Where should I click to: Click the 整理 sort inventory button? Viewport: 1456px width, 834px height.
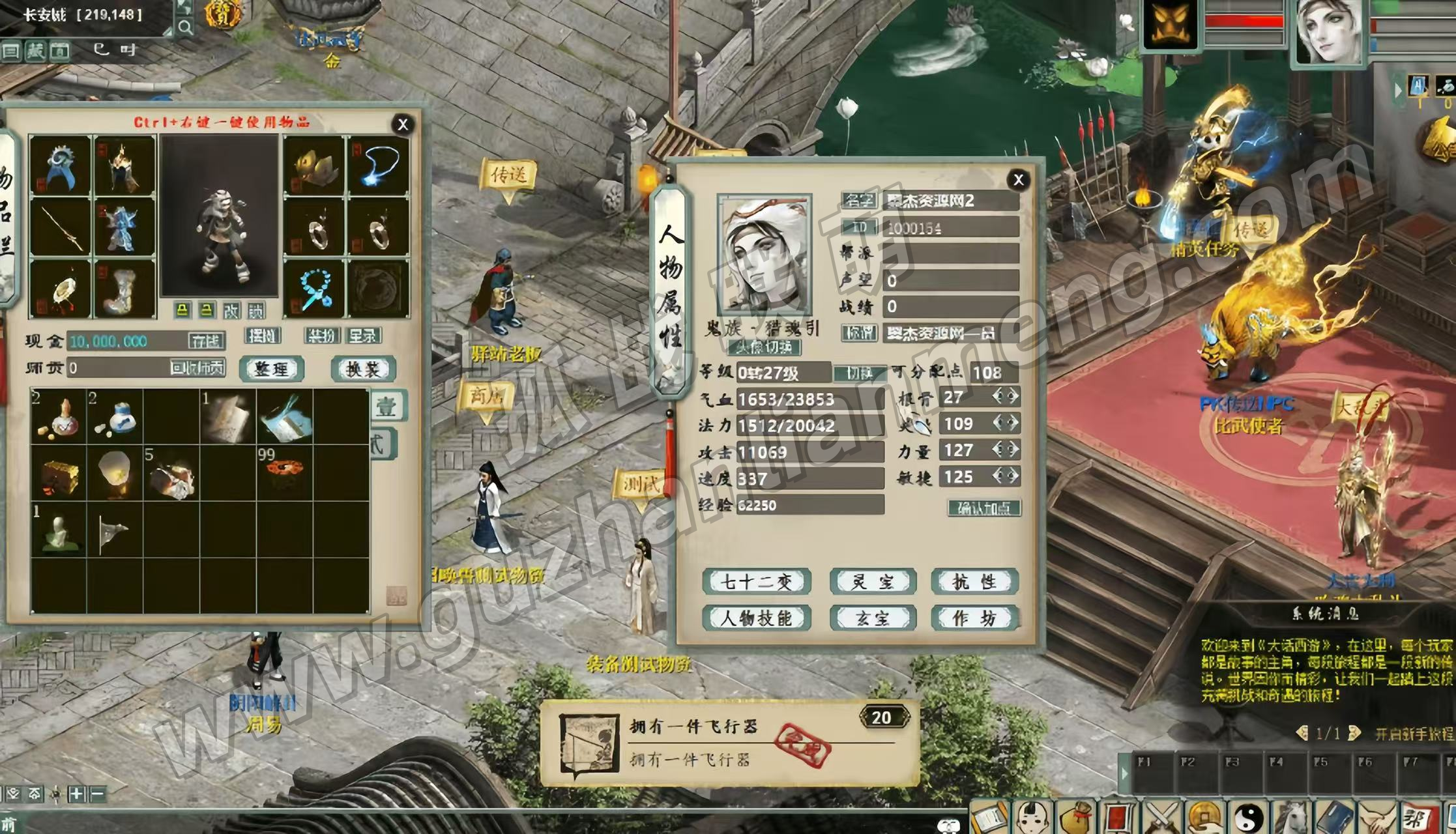[271, 369]
